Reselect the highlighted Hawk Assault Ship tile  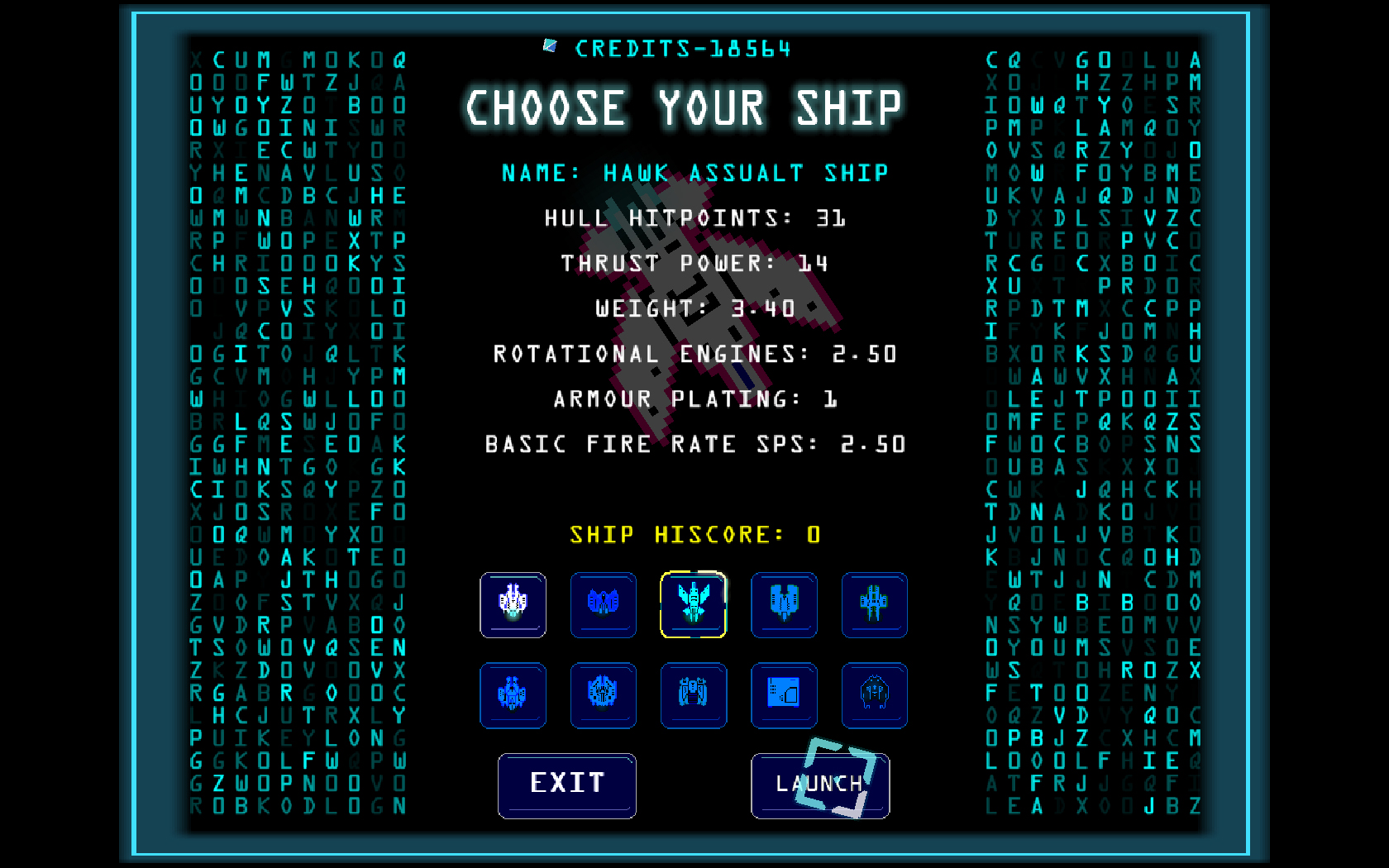click(694, 605)
